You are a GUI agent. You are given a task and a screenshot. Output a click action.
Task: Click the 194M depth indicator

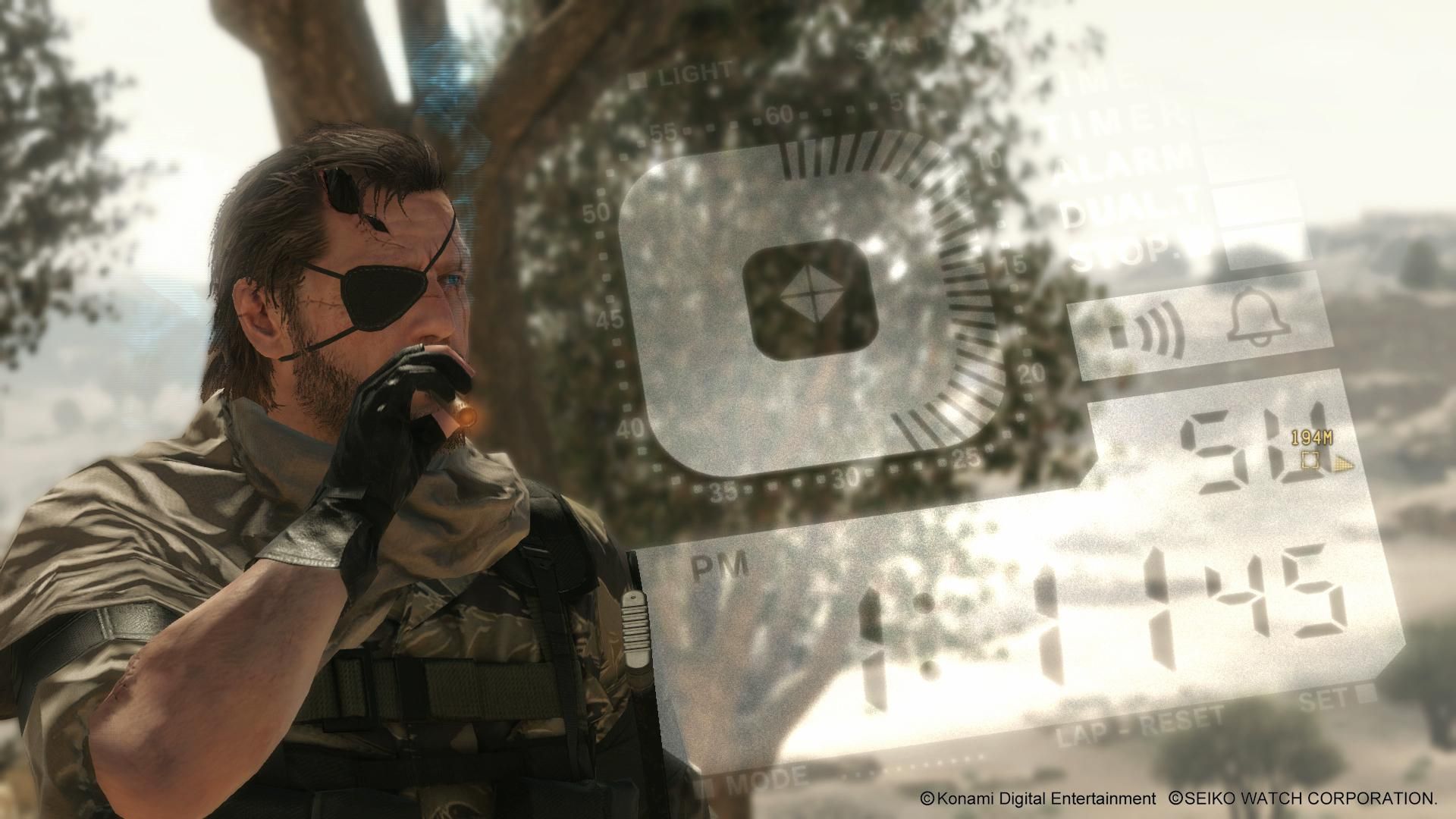pyautogui.click(x=1311, y=438)
